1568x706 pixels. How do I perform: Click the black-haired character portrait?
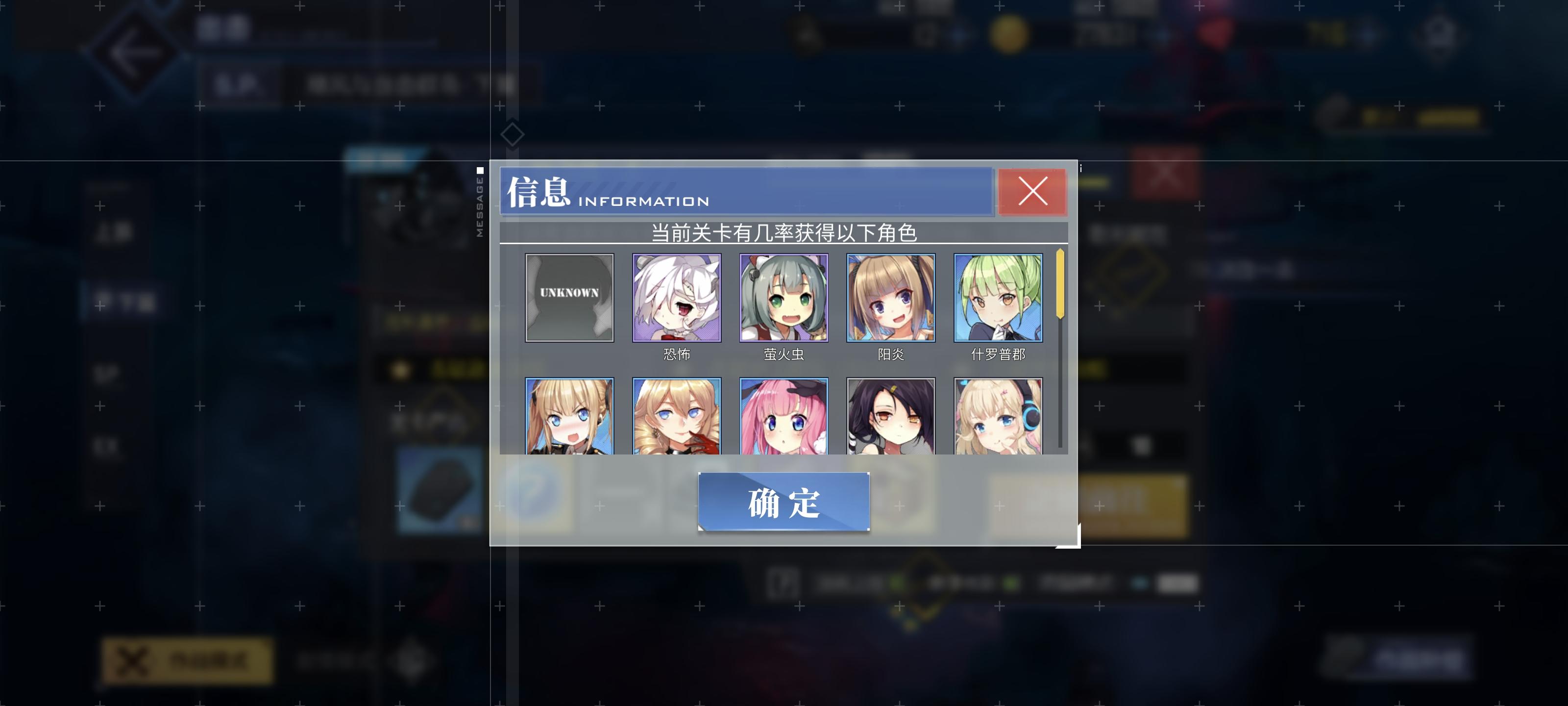coord(890,420)
